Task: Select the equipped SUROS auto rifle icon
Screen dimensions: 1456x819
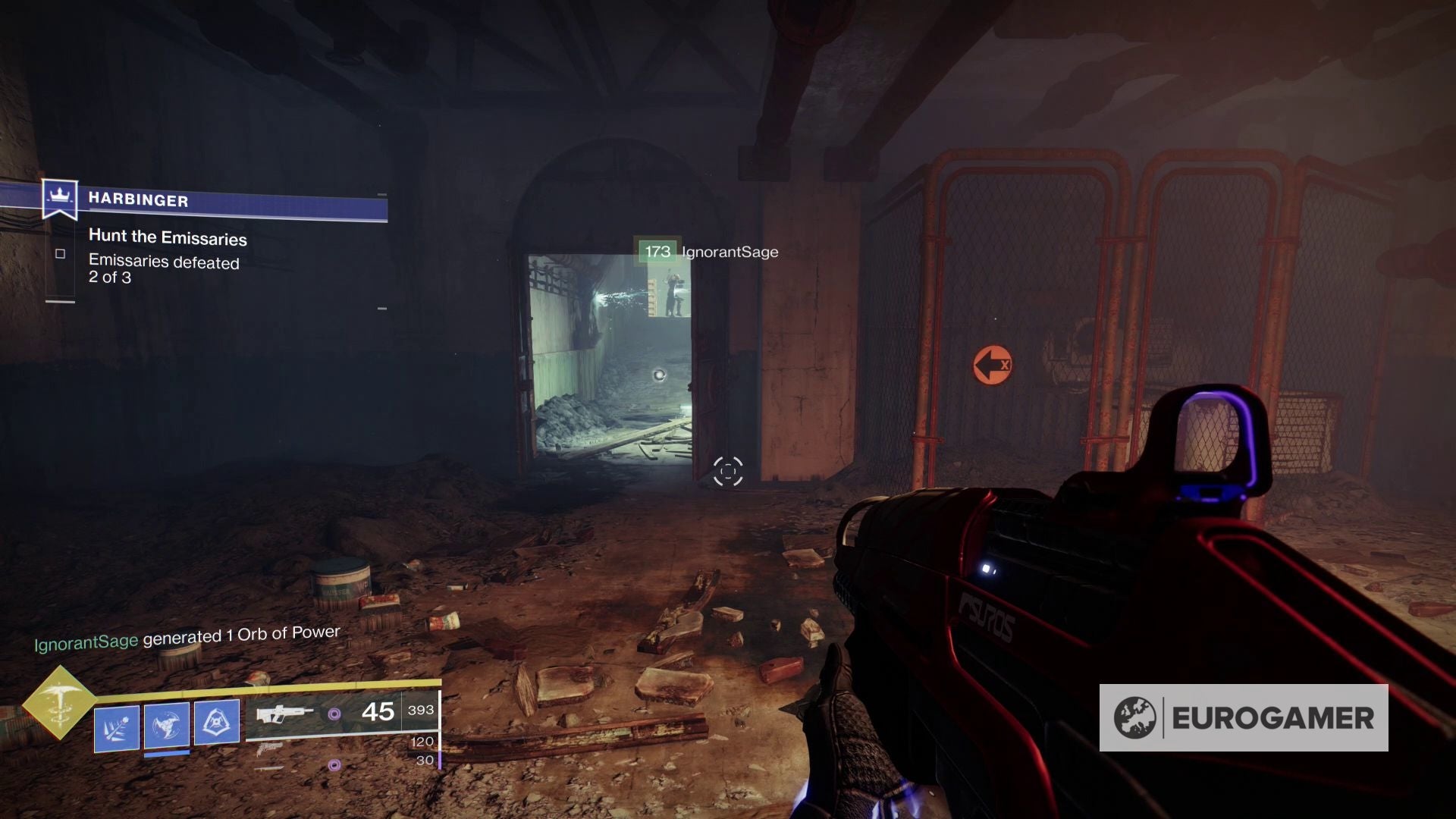Action: tap(282, 713)
